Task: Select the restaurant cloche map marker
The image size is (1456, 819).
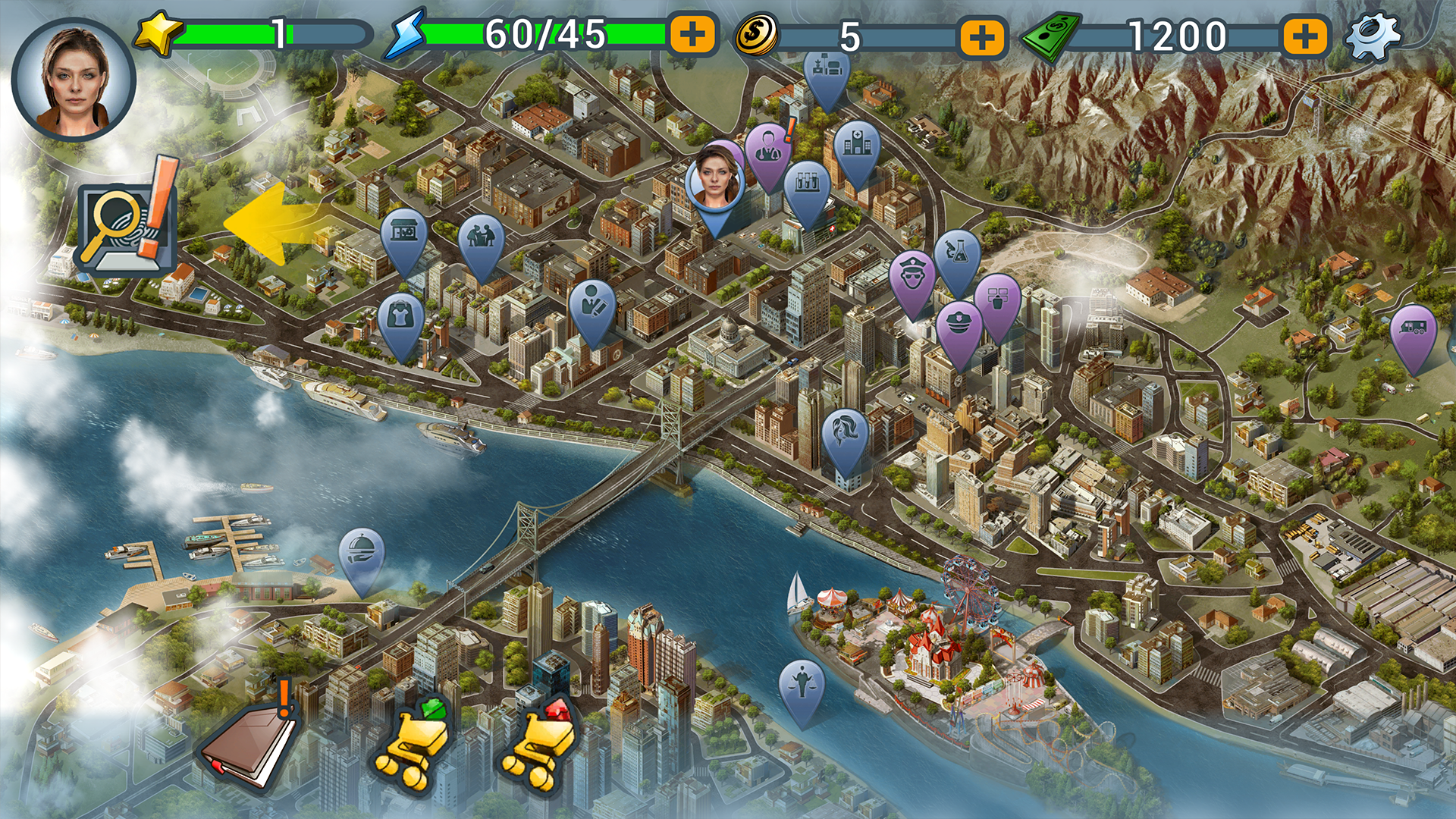Action: (x=361, y=554)
